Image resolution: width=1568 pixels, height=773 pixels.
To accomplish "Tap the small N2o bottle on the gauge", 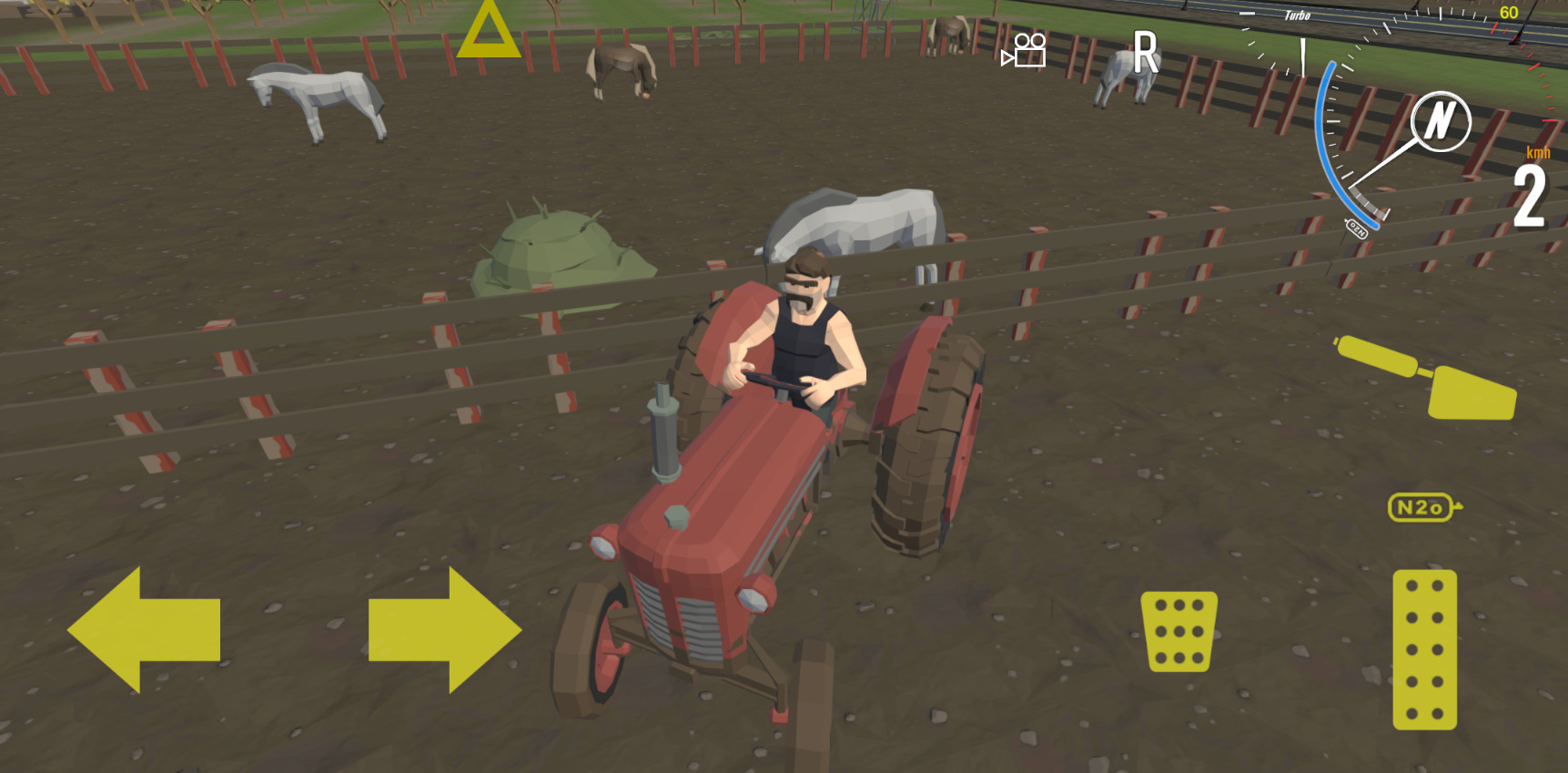I will 1358,228.
